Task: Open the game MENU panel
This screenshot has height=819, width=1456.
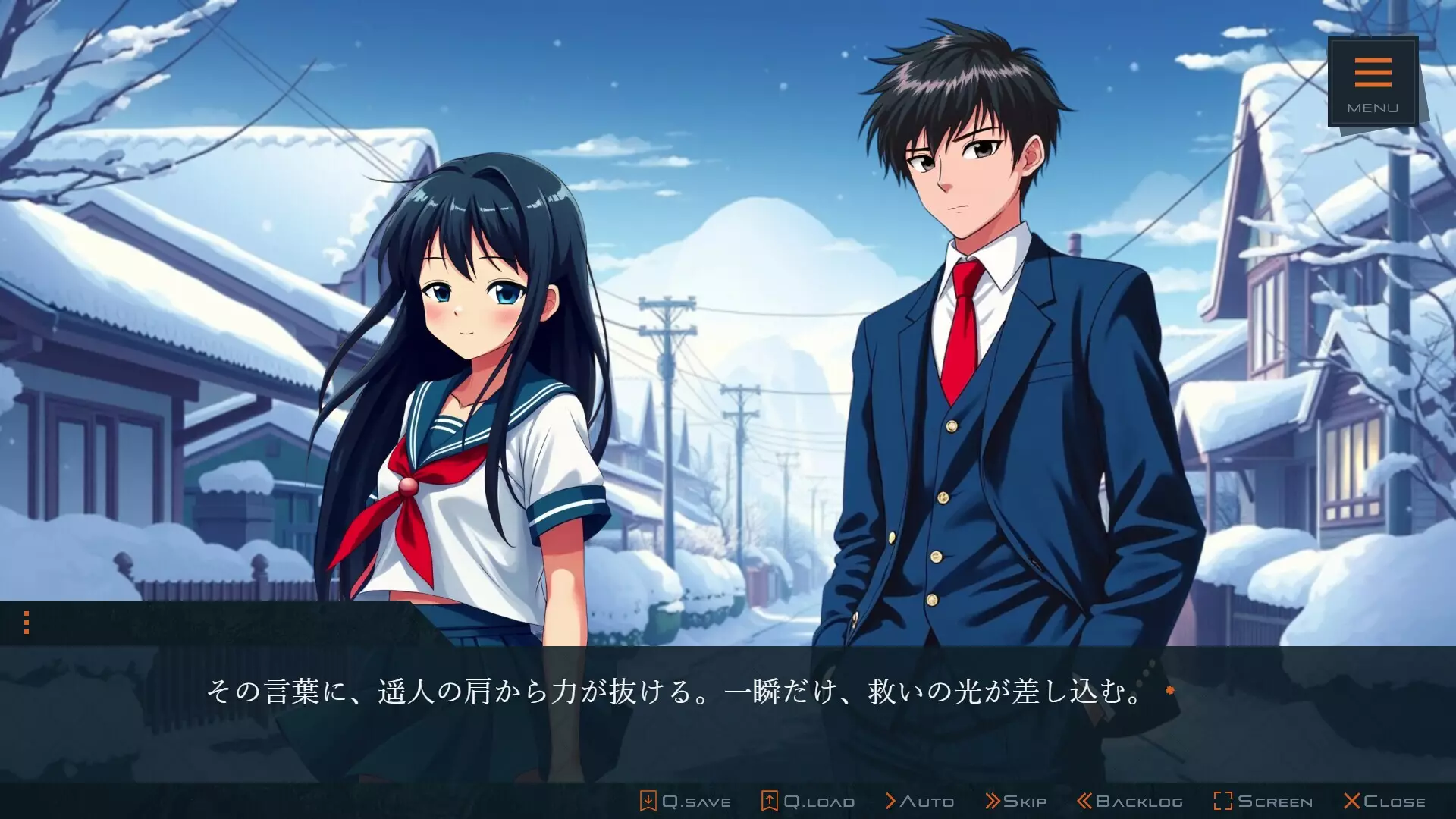Action: (1373, 83)
